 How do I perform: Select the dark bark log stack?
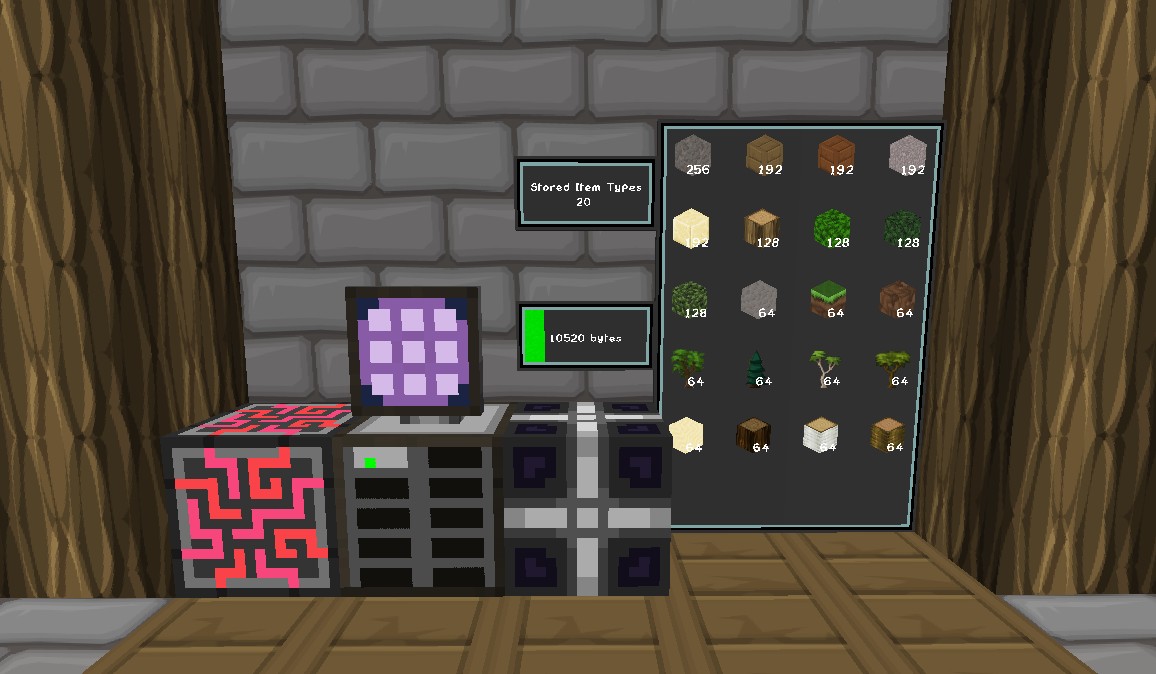click(x=755, y=435)
